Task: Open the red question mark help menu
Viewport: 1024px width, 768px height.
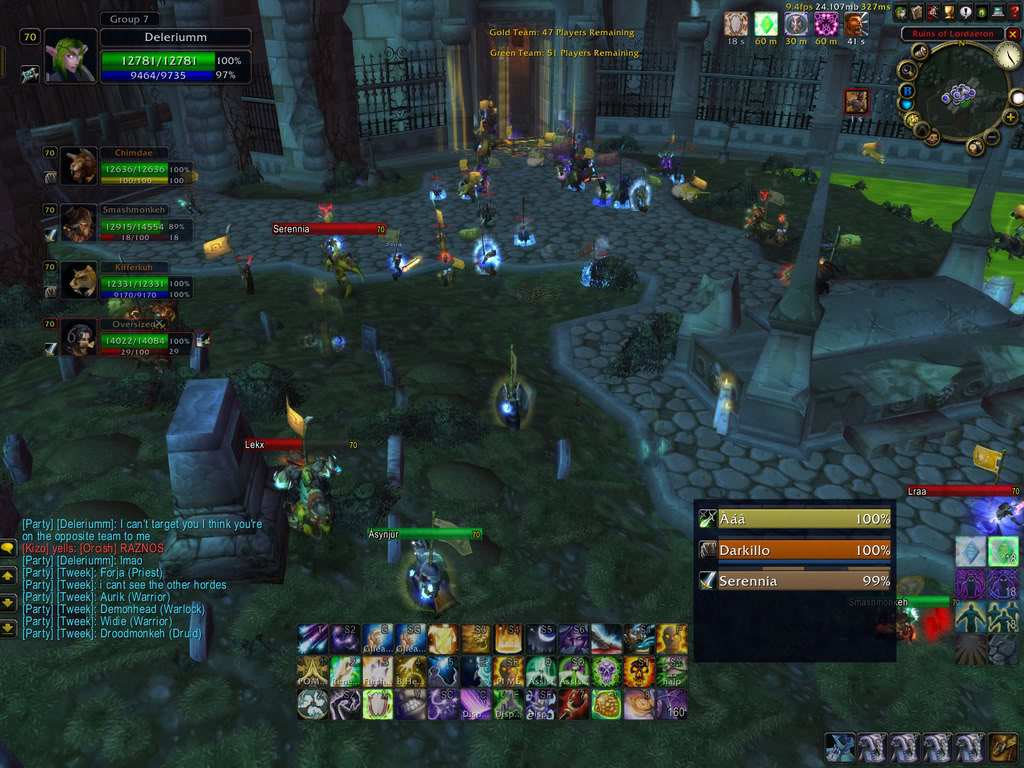Action: click(x=1014, y=12)
